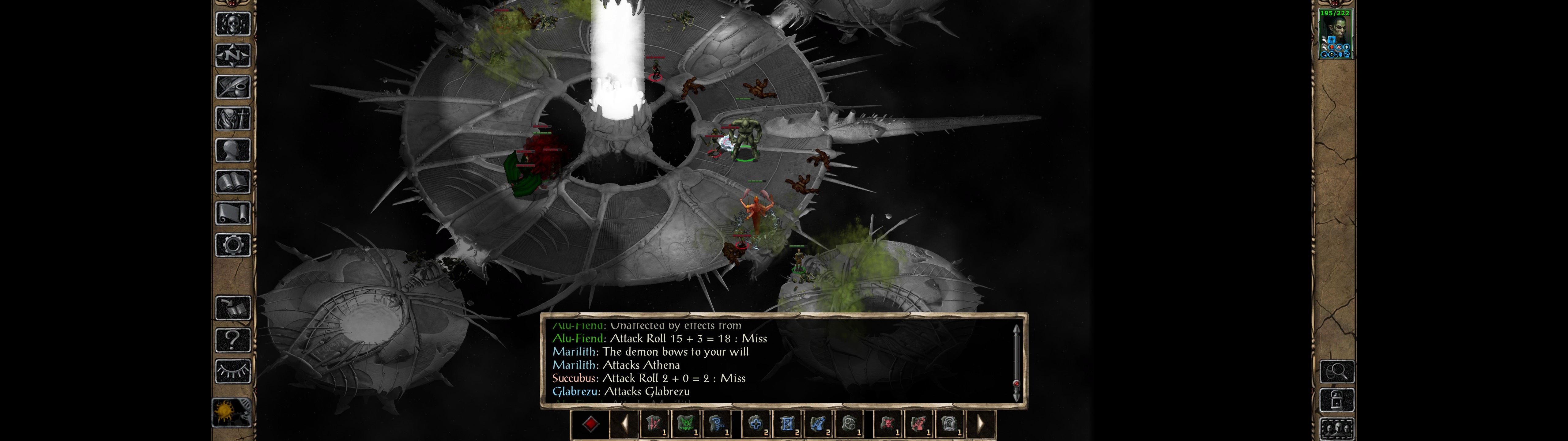Image resolution: width=1568 pixels, height=441 pixels.
Task: Rest the party with the sun icon
Action: pos(232,413)
